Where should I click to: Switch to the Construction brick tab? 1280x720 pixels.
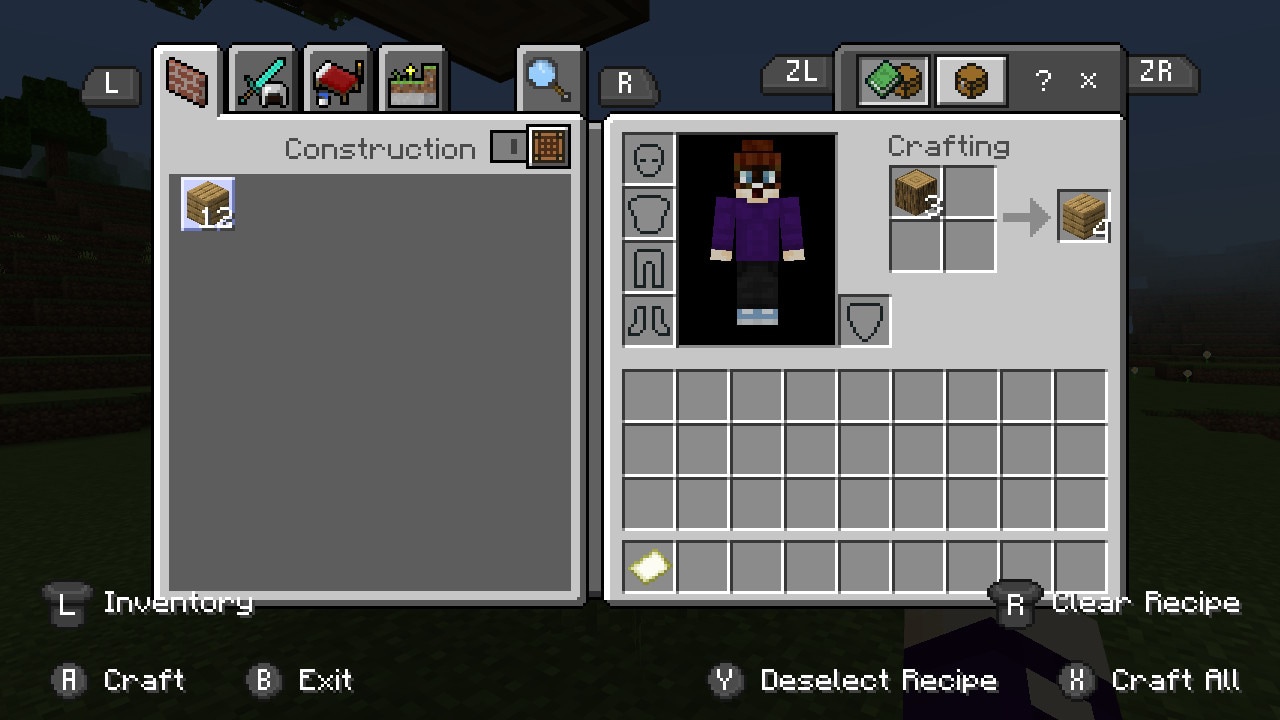coord(187,82)
